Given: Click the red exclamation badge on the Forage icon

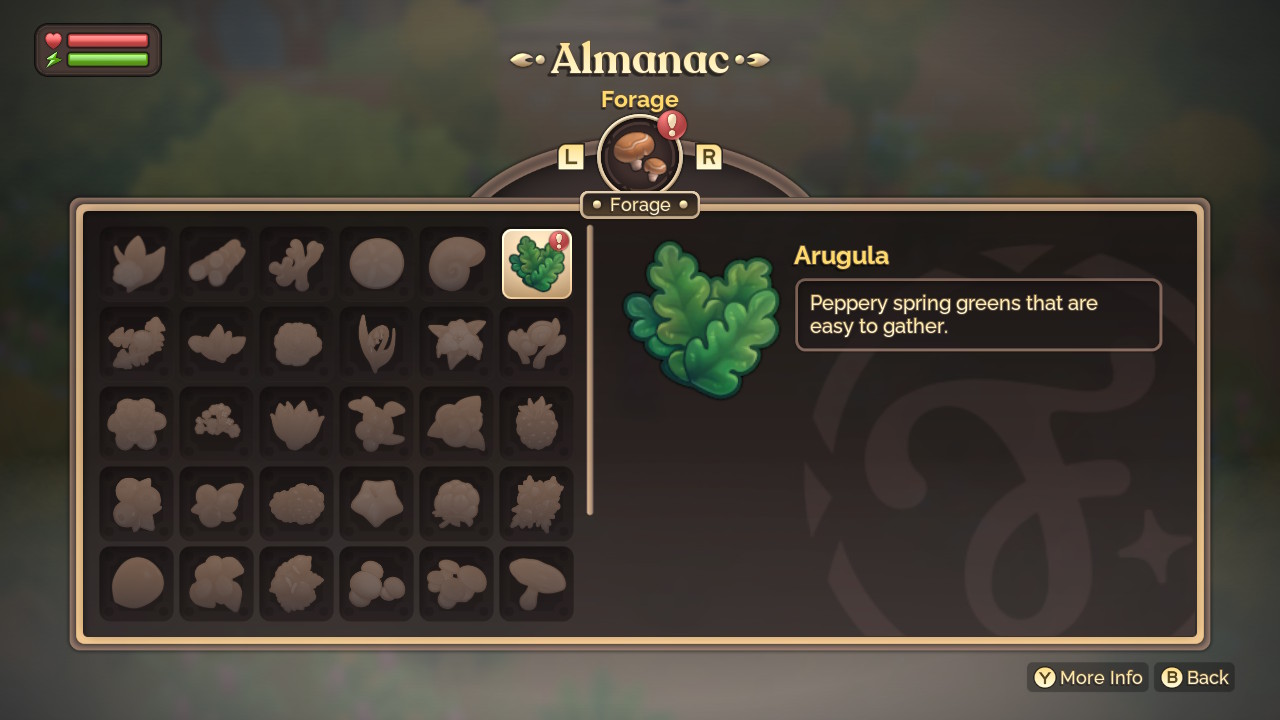Looking at the screenshot, I should (x=672, y=126).
